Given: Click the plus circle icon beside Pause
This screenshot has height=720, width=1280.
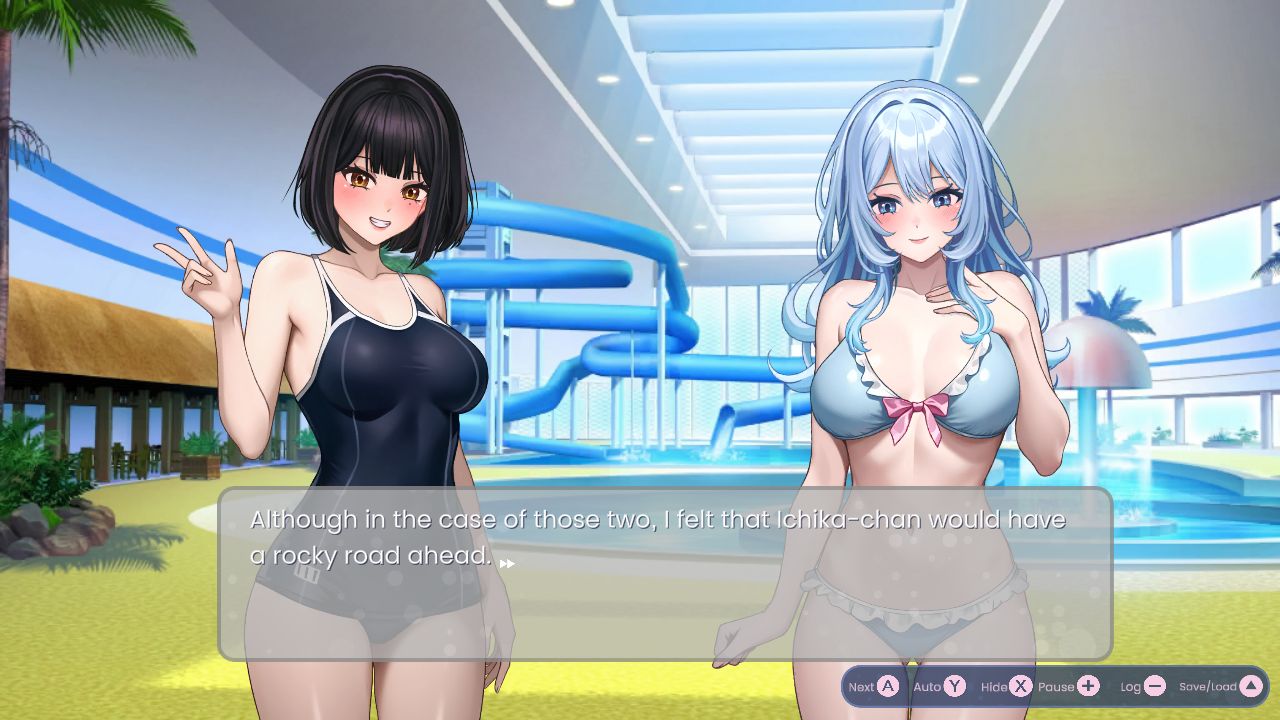Looking at the screenshot, I should [1088, 686].
